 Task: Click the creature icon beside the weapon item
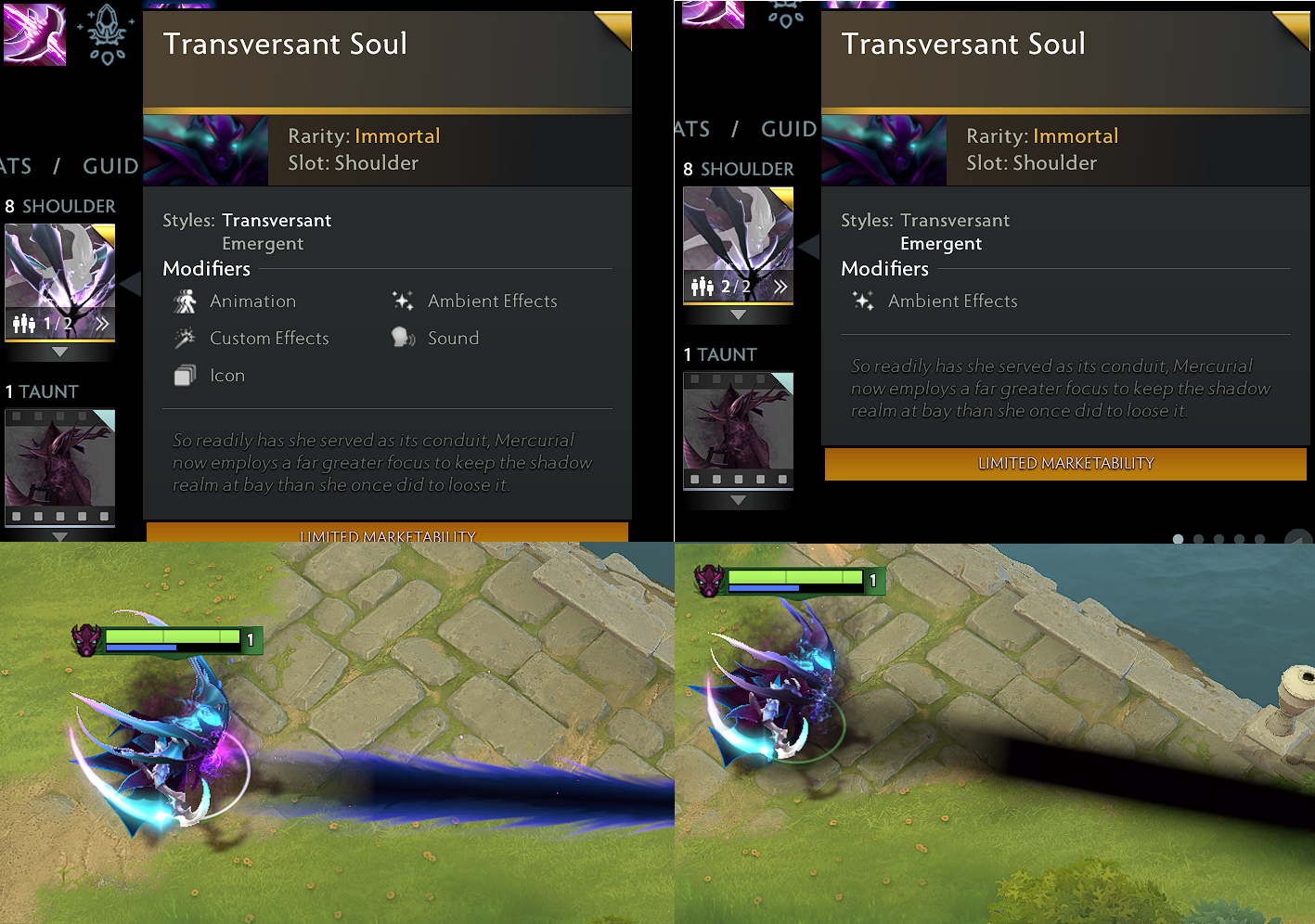107,34
